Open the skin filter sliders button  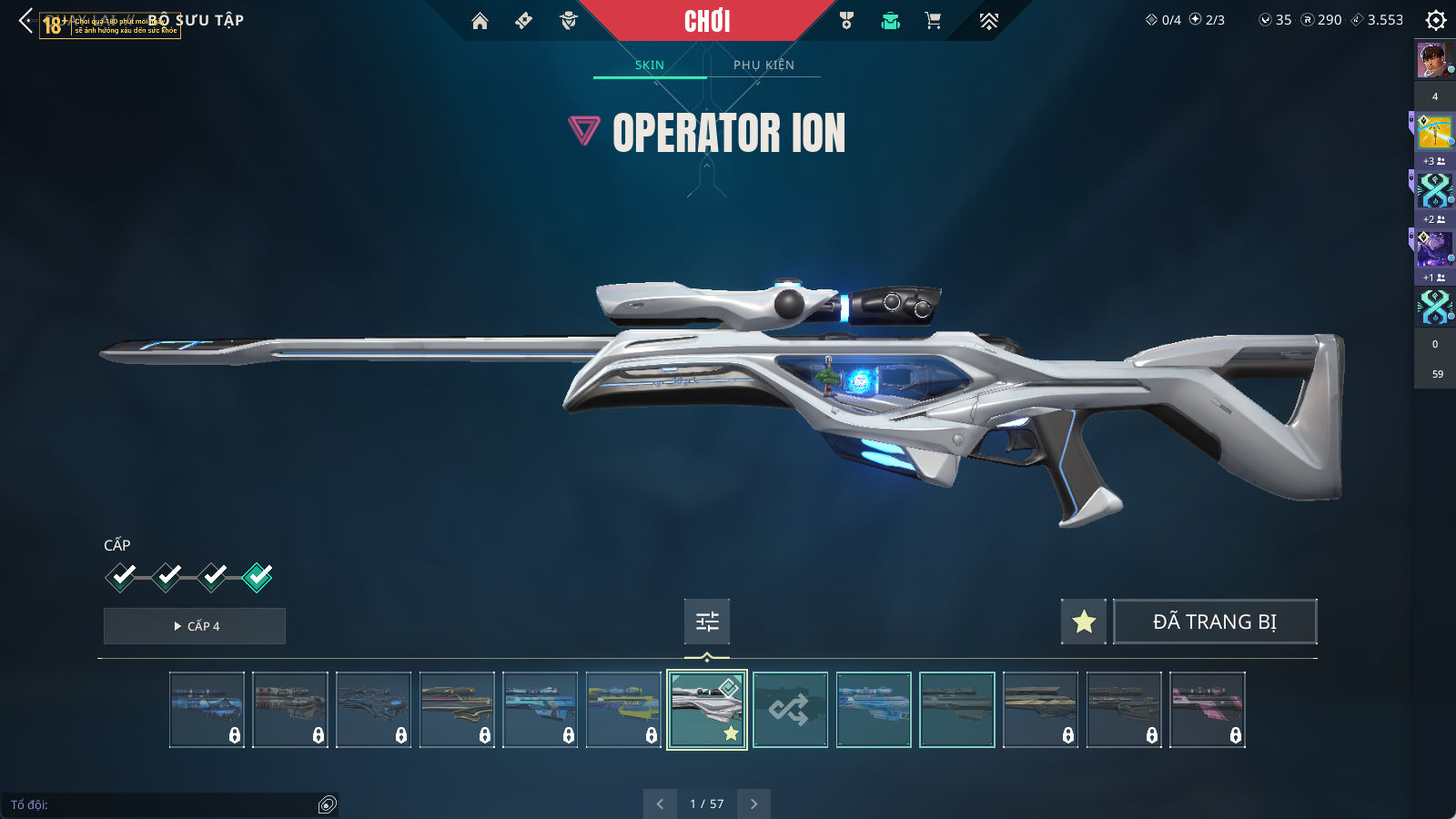click(x=707, y=622)
